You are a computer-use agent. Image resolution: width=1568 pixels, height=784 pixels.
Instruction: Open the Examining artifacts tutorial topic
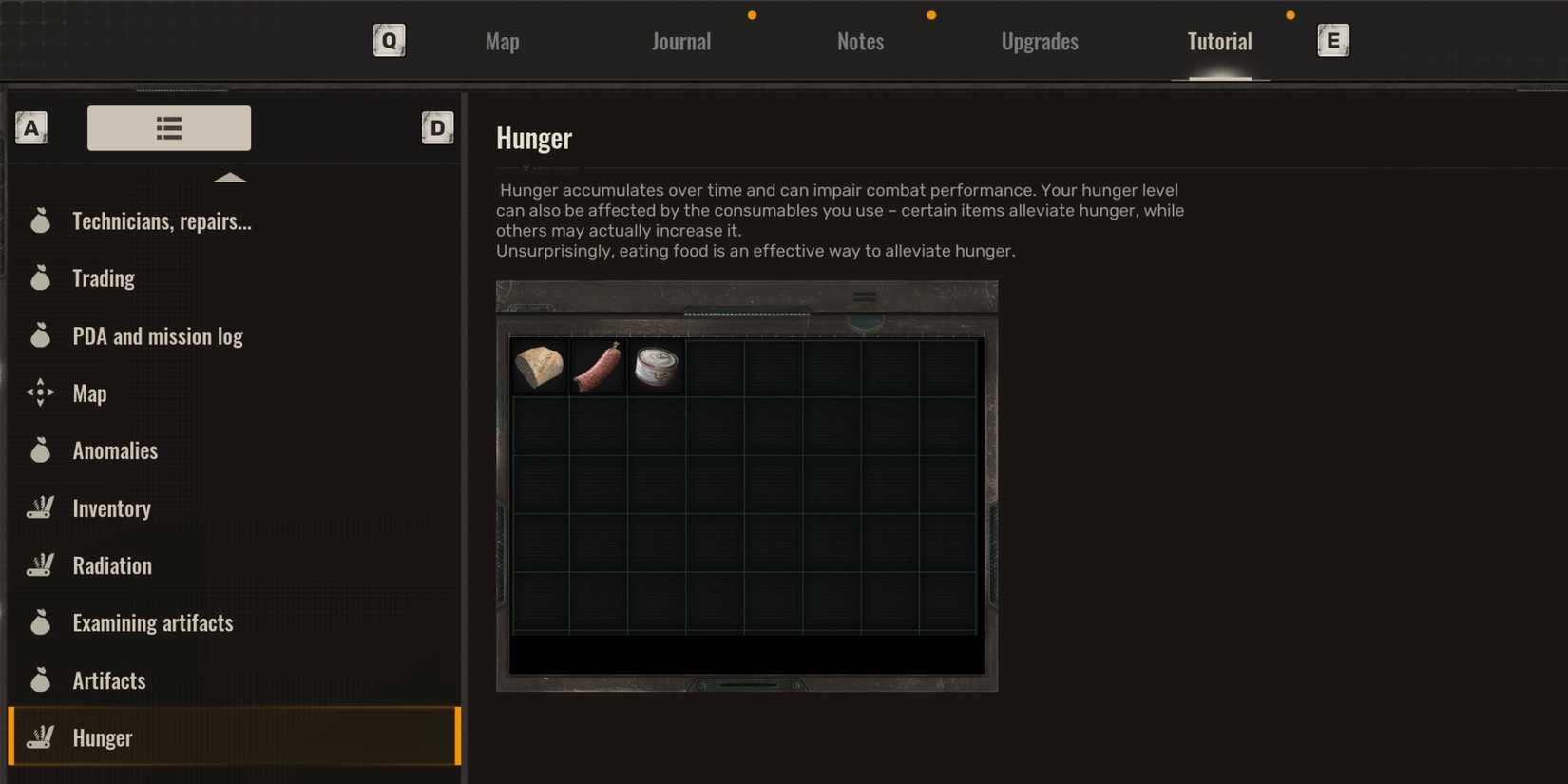pos(153,622)
